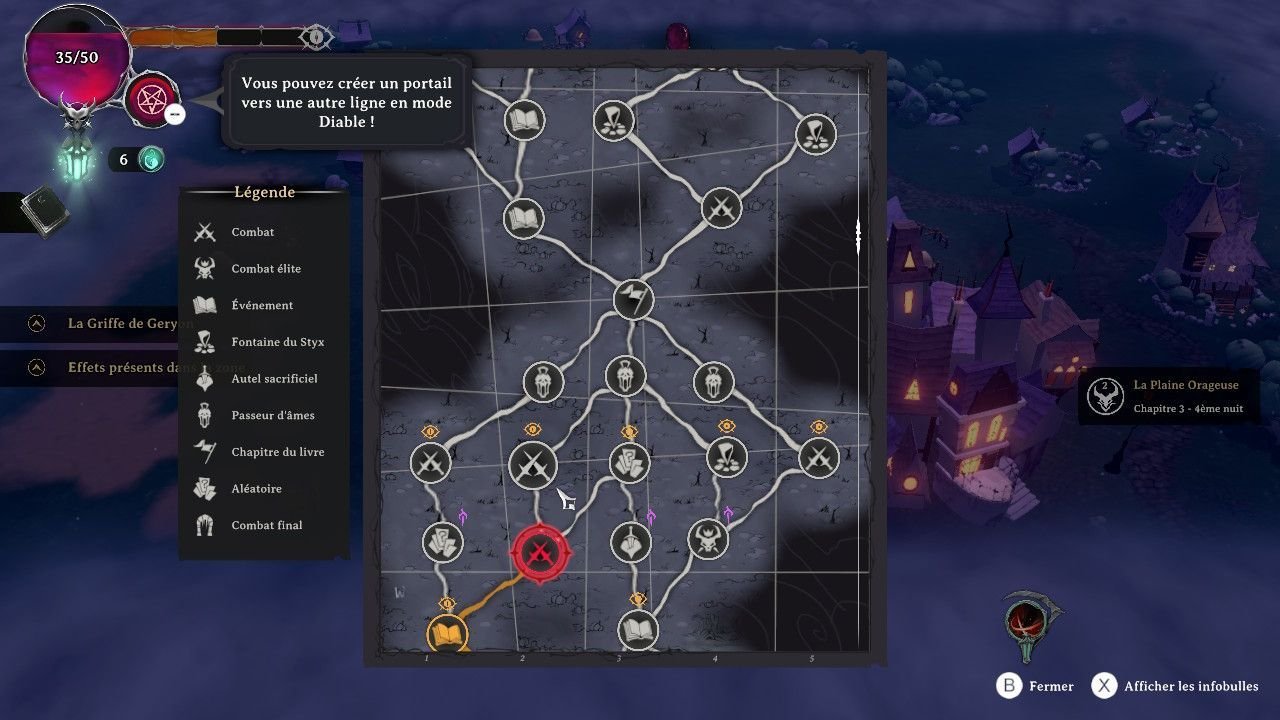
Task: Choose the elite combat map node
Action: pos(708,539)
